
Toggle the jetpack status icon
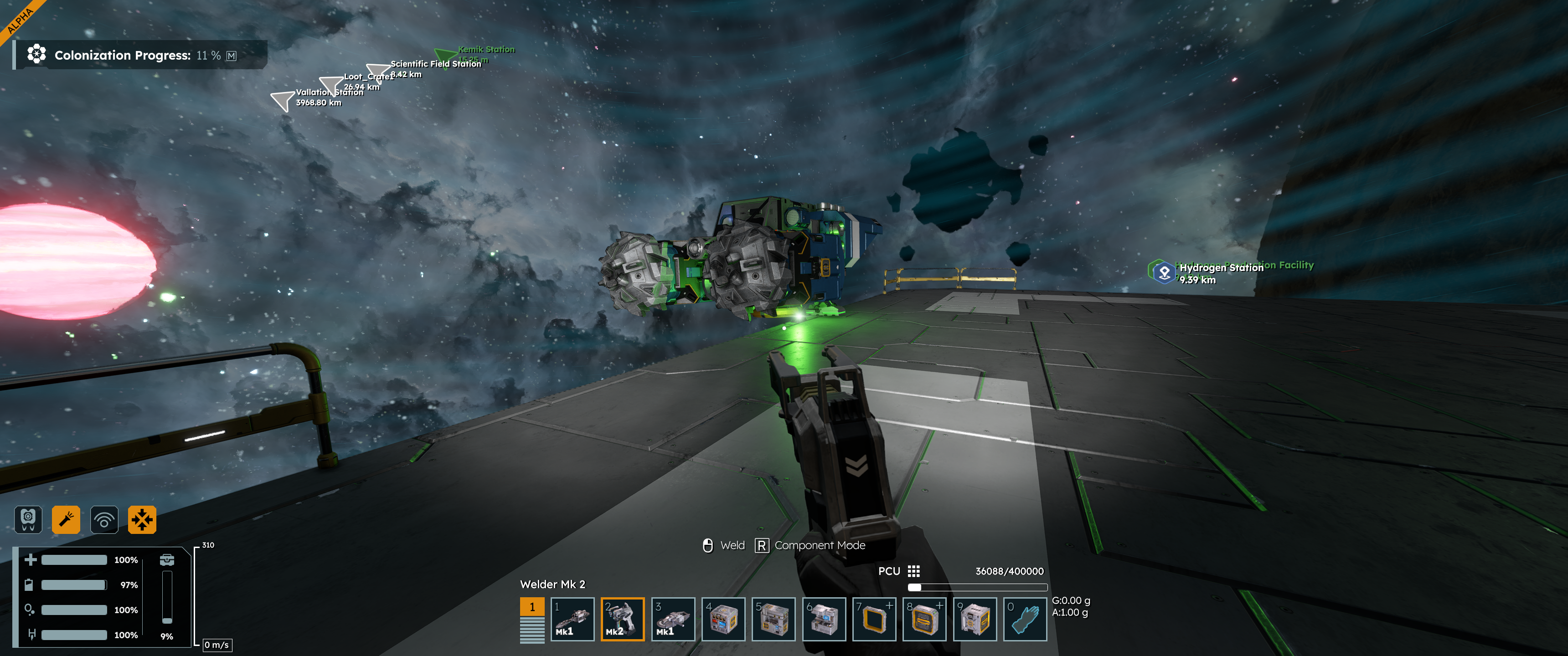(28, 520)
